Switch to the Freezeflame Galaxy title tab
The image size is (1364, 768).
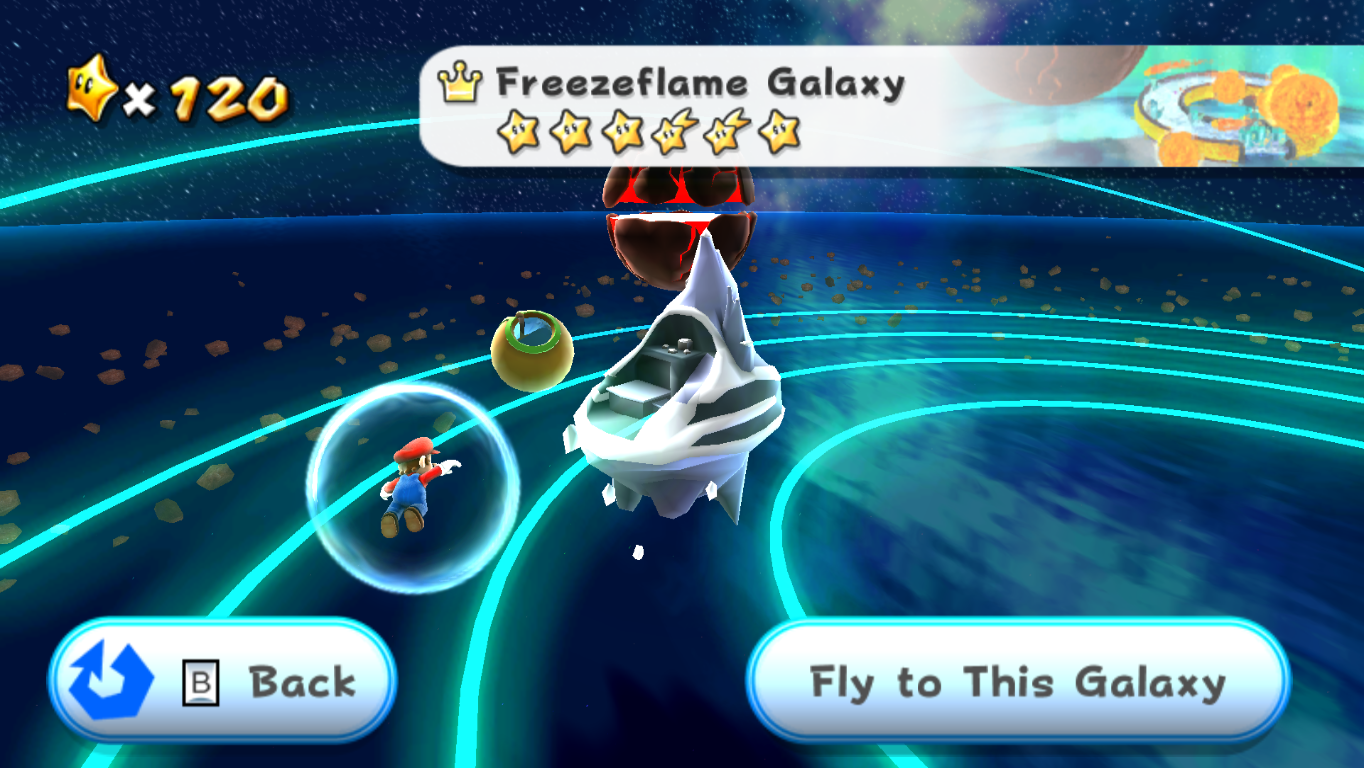(698, 84)
